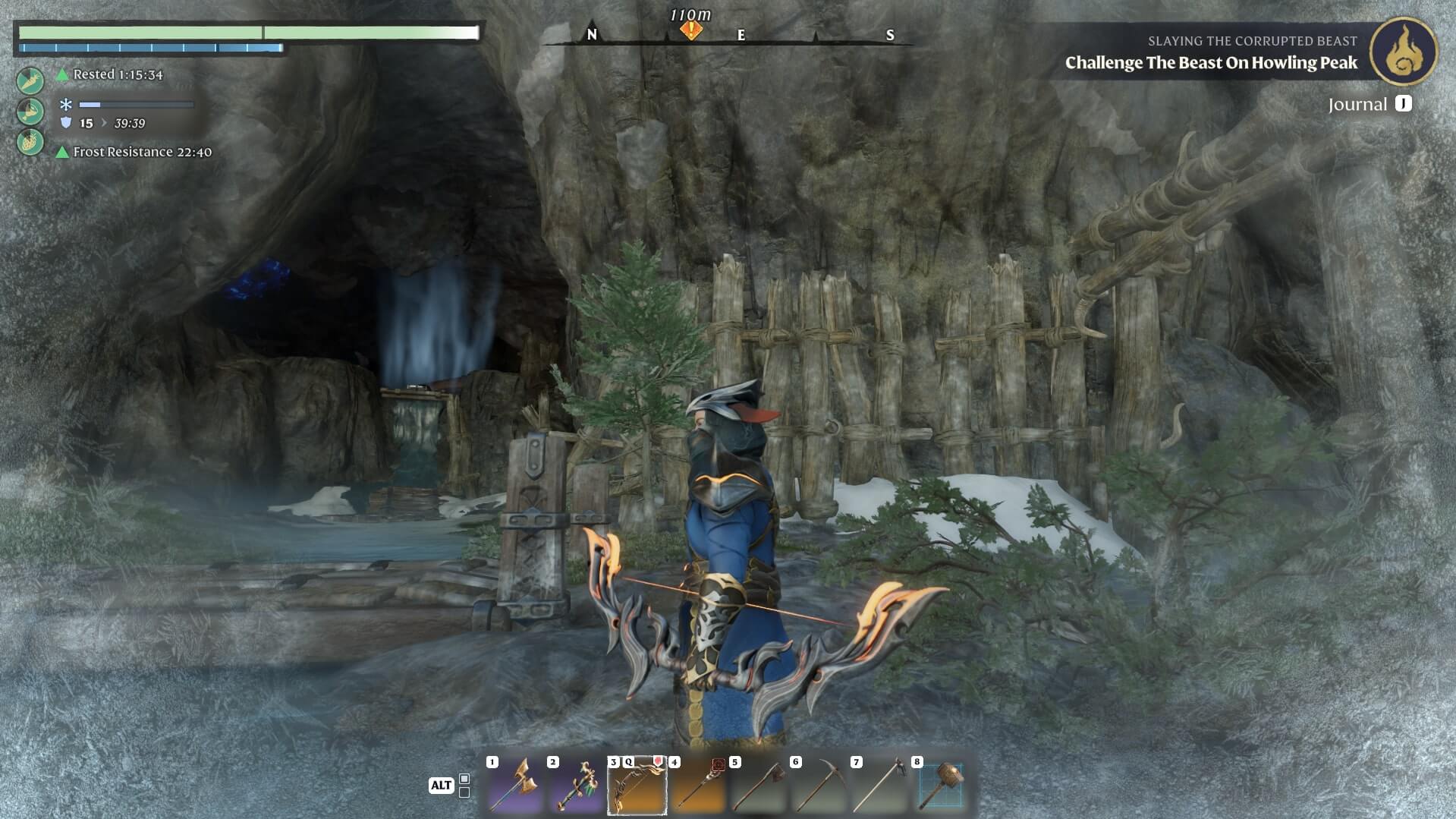This screenshot has width=1456, height=819.
Task: Select the golden battle axe in slot 1
Action: tap(515, 786)
